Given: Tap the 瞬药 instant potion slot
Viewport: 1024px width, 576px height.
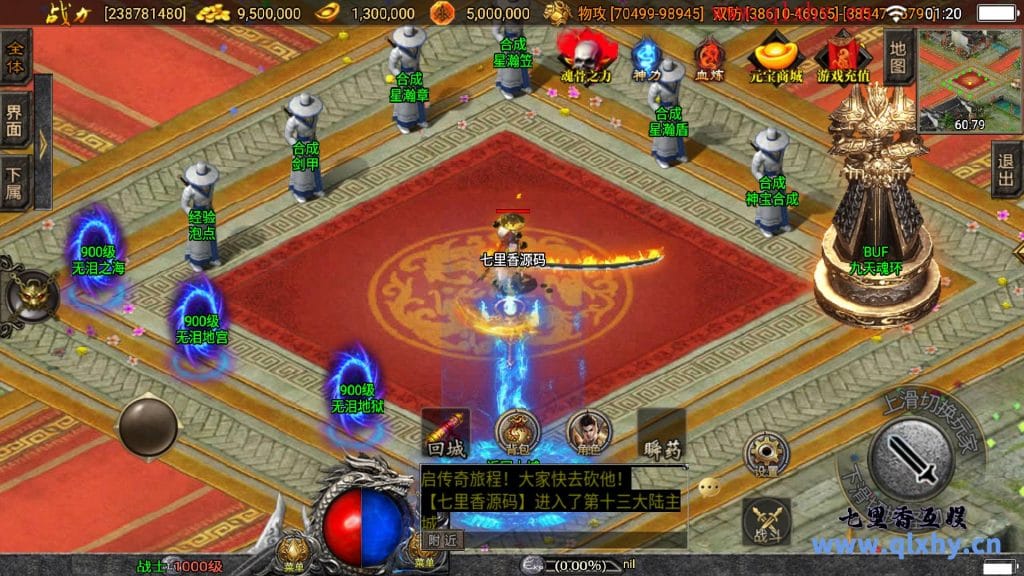Looking at the screenshot, I should coord(661,433).
